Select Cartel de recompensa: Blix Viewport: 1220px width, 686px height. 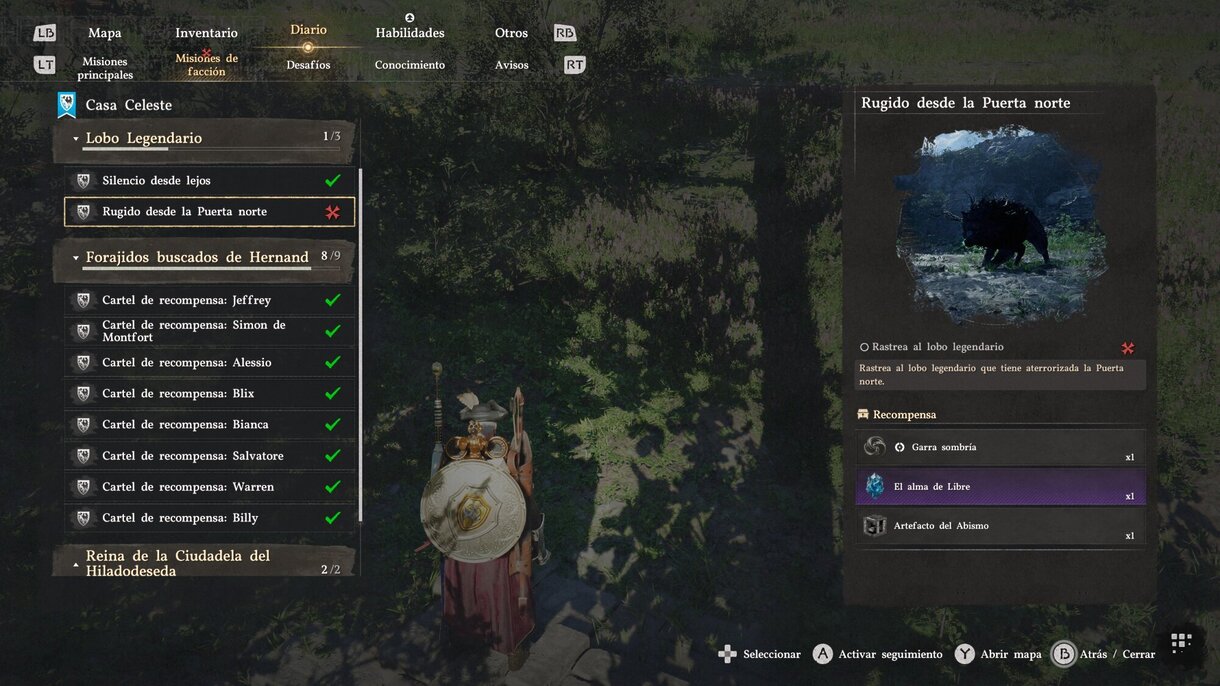click(208, 393)
